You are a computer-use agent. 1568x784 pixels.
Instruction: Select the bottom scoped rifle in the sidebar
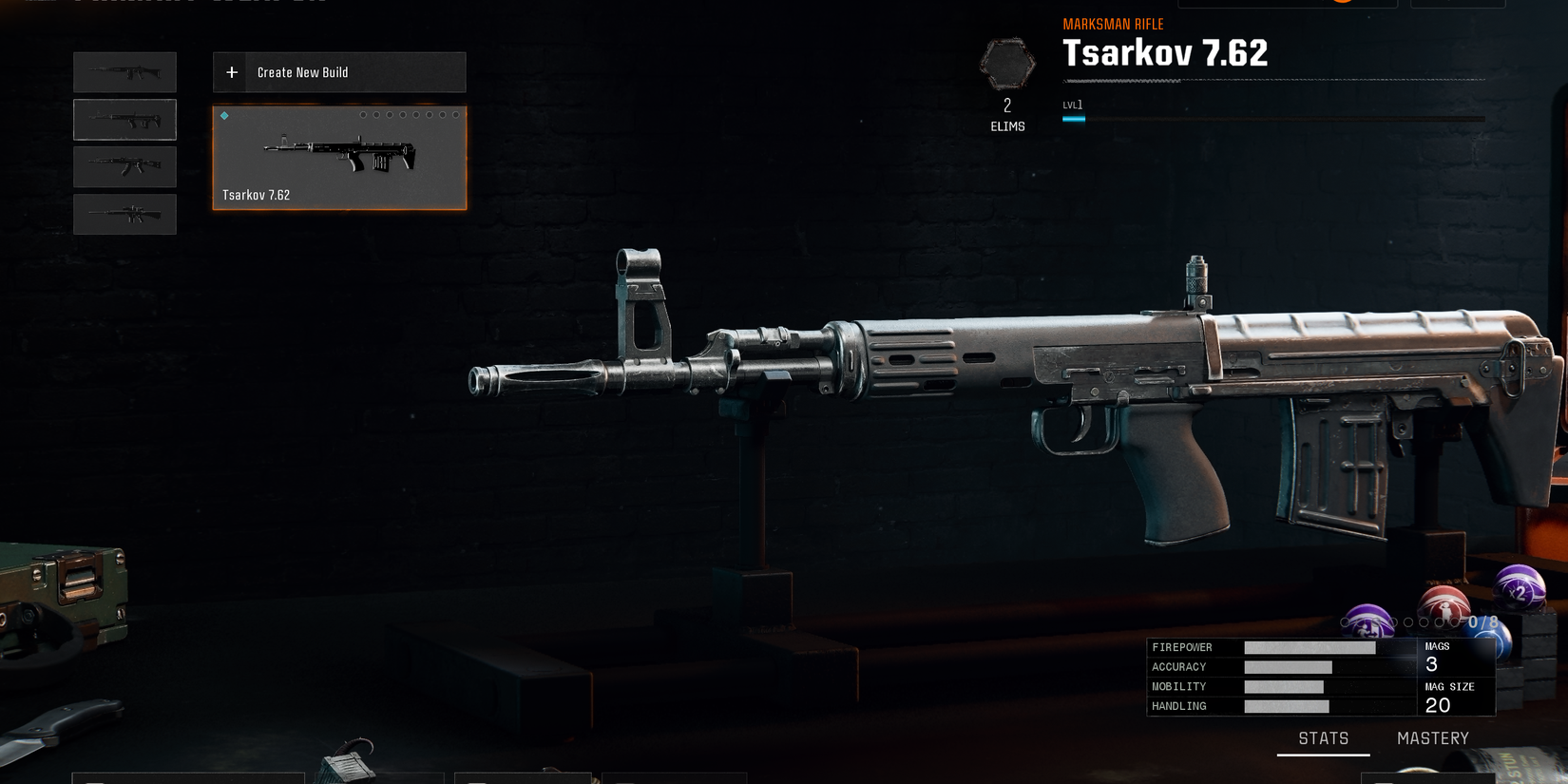pos(124,214)
